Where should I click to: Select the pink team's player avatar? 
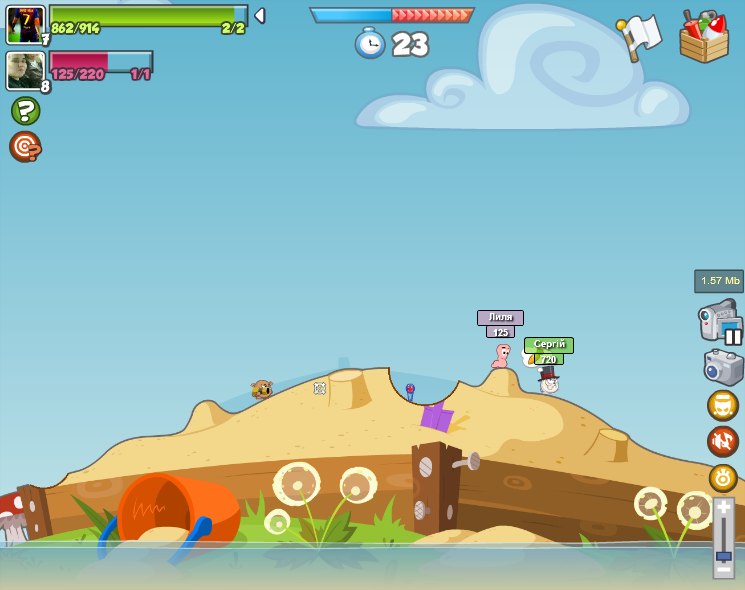click(x=25, y=71)
